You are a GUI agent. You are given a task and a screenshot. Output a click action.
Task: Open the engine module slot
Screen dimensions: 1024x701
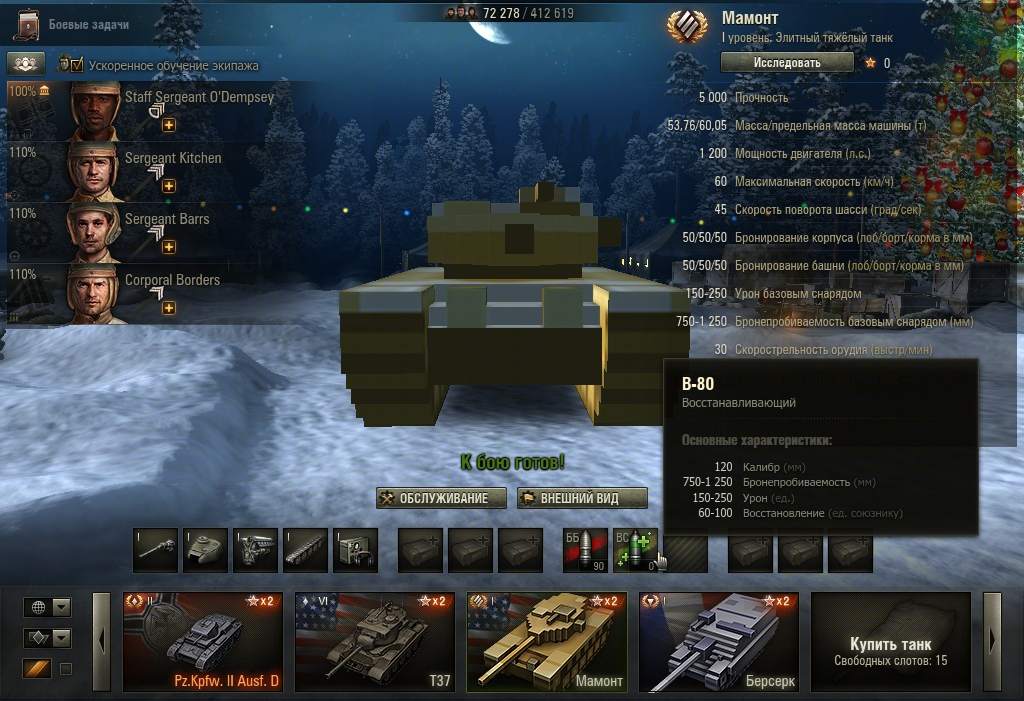point(255,550)
